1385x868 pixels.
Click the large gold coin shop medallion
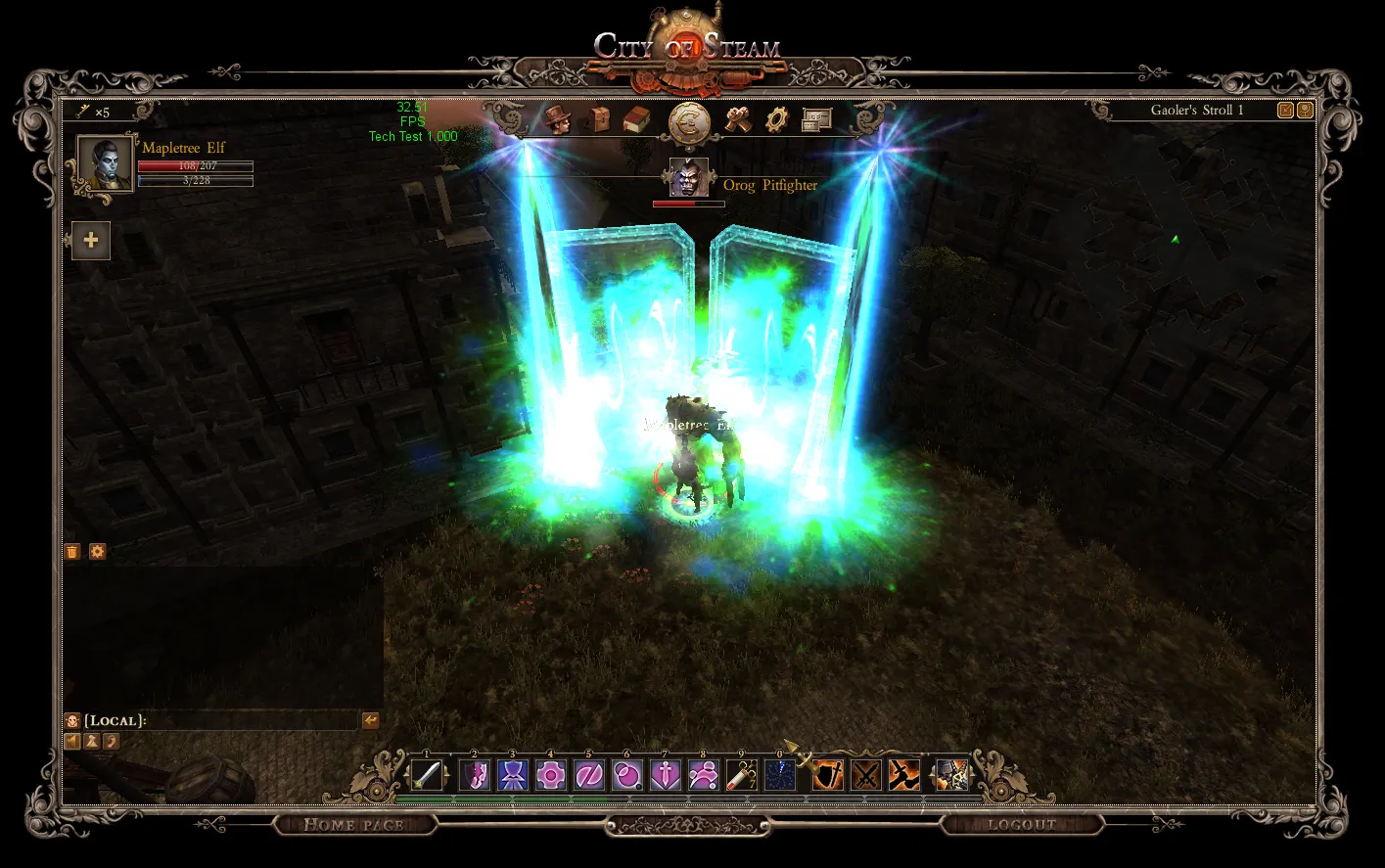(x=690, y=123)
